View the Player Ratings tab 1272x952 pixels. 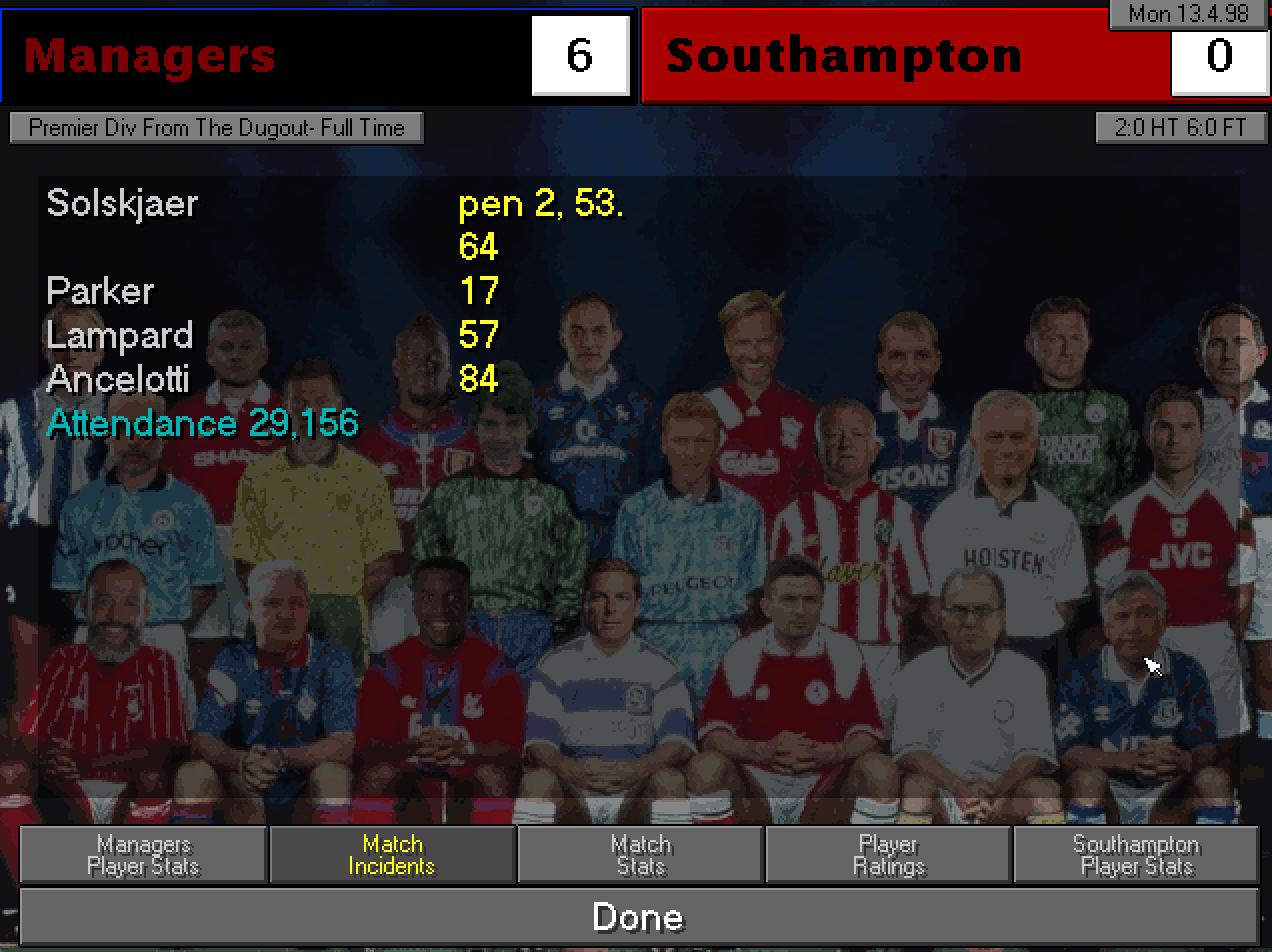coord(888,855)
